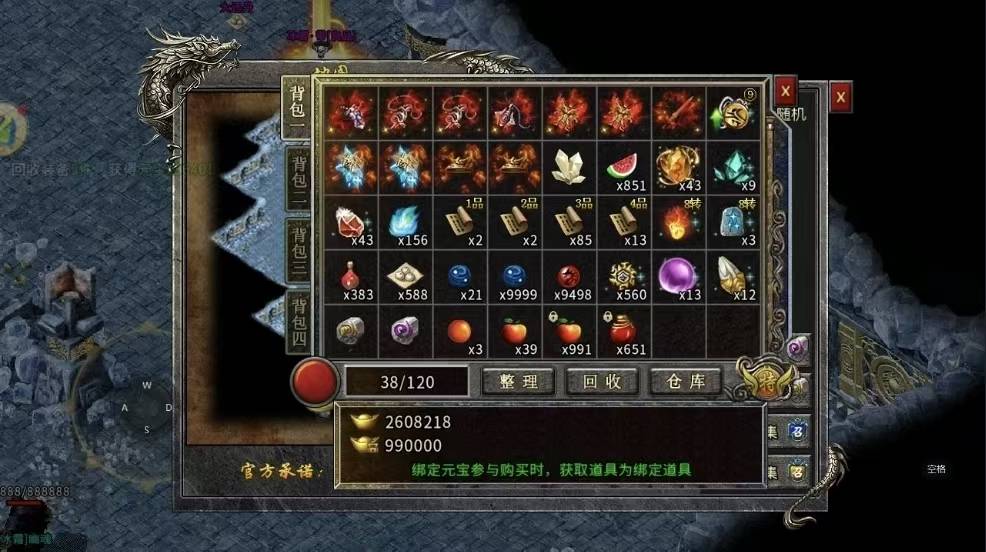Switch to the 背包三 bag tab
Image resolution: width=986 pixels, height=552 pixels.
[x=298, y=250]
